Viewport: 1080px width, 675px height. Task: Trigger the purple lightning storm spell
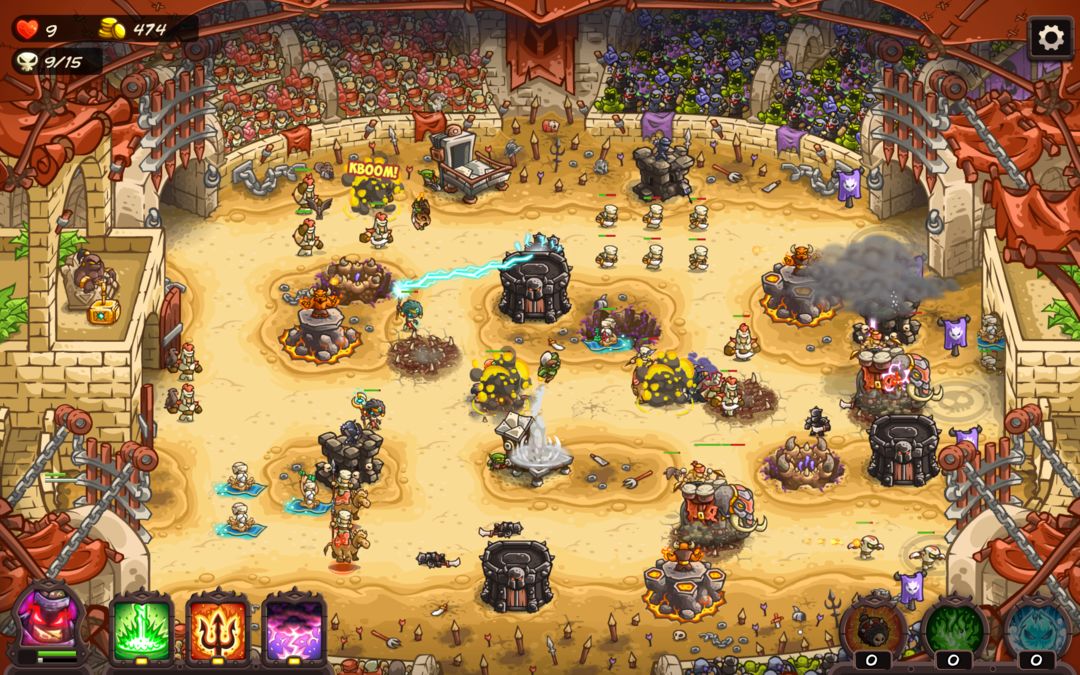point(293,630)
